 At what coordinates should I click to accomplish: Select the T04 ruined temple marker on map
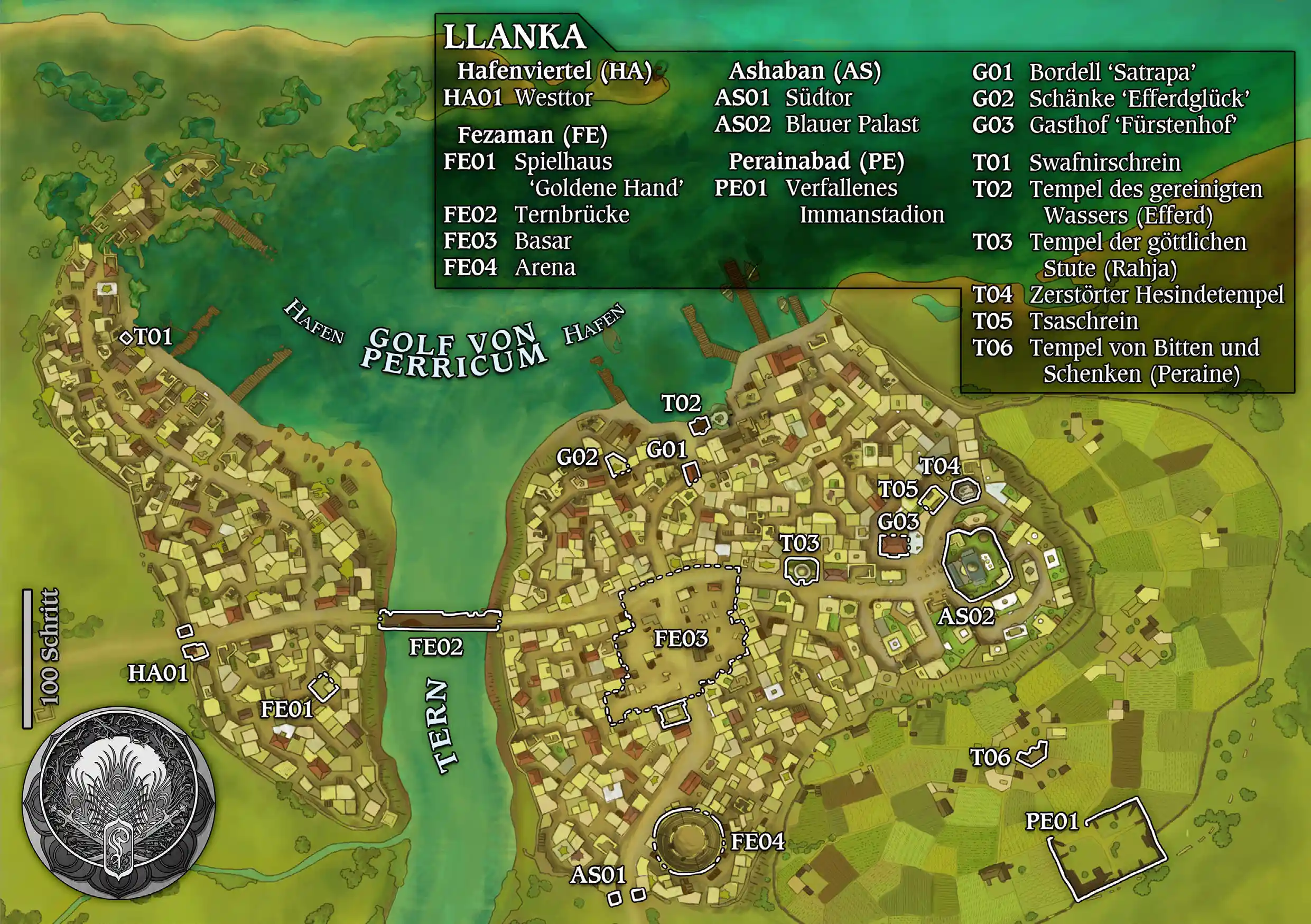pos(965,490)
